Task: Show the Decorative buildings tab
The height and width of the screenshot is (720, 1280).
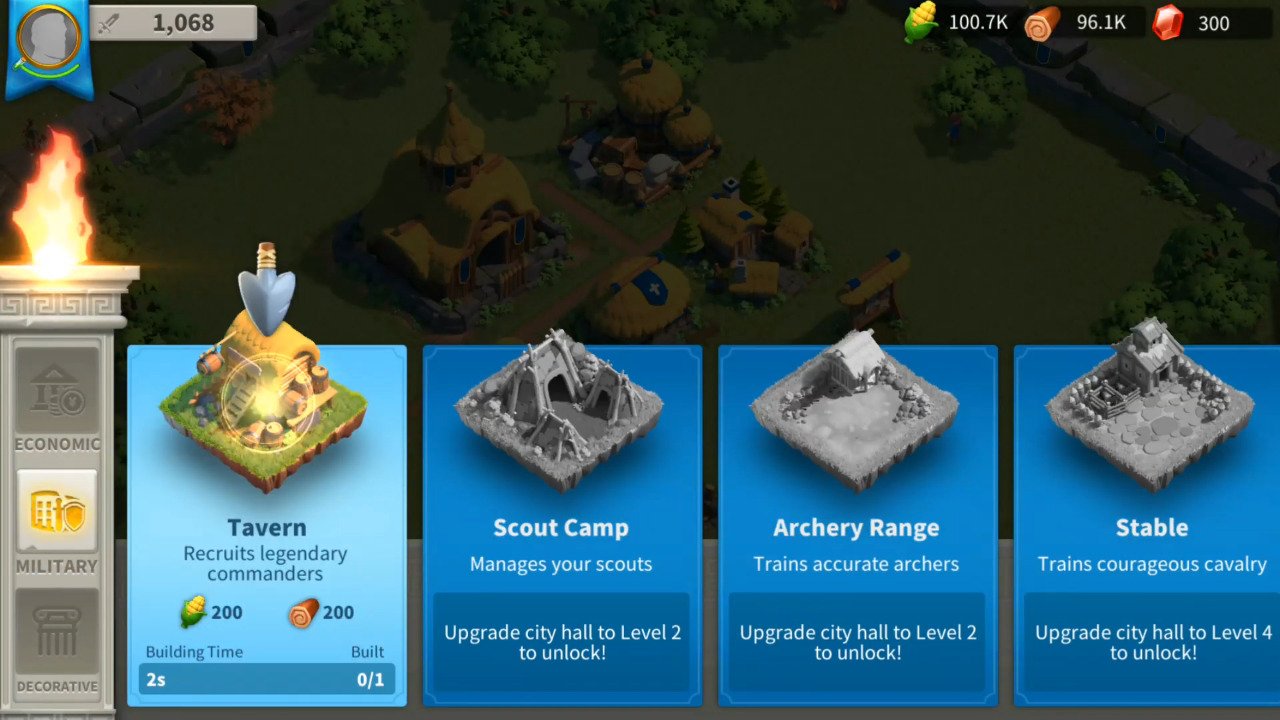Action: click(x=57, y=640)
